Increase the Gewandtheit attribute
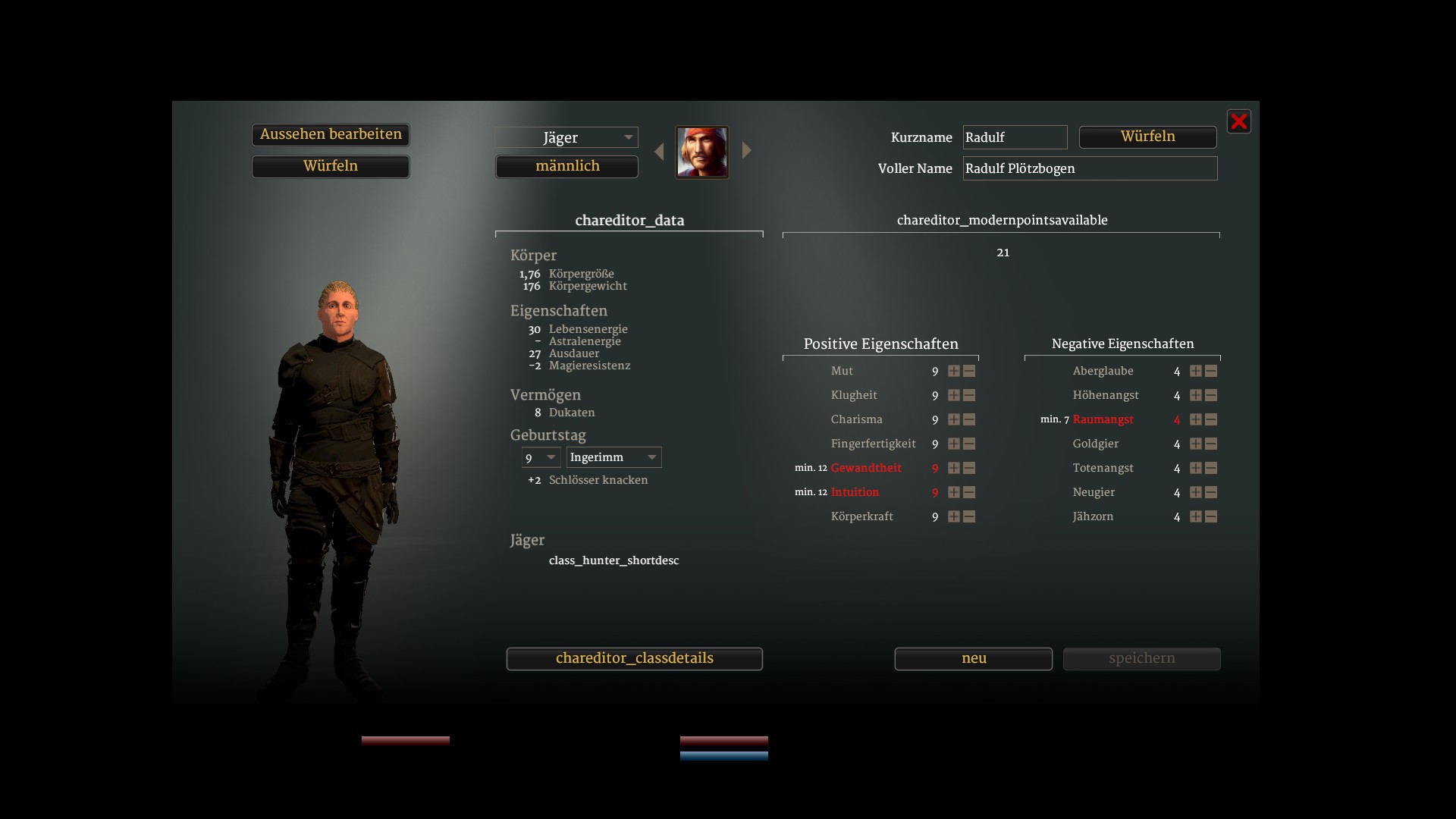The image size is (1456, 819). [954, 468]
